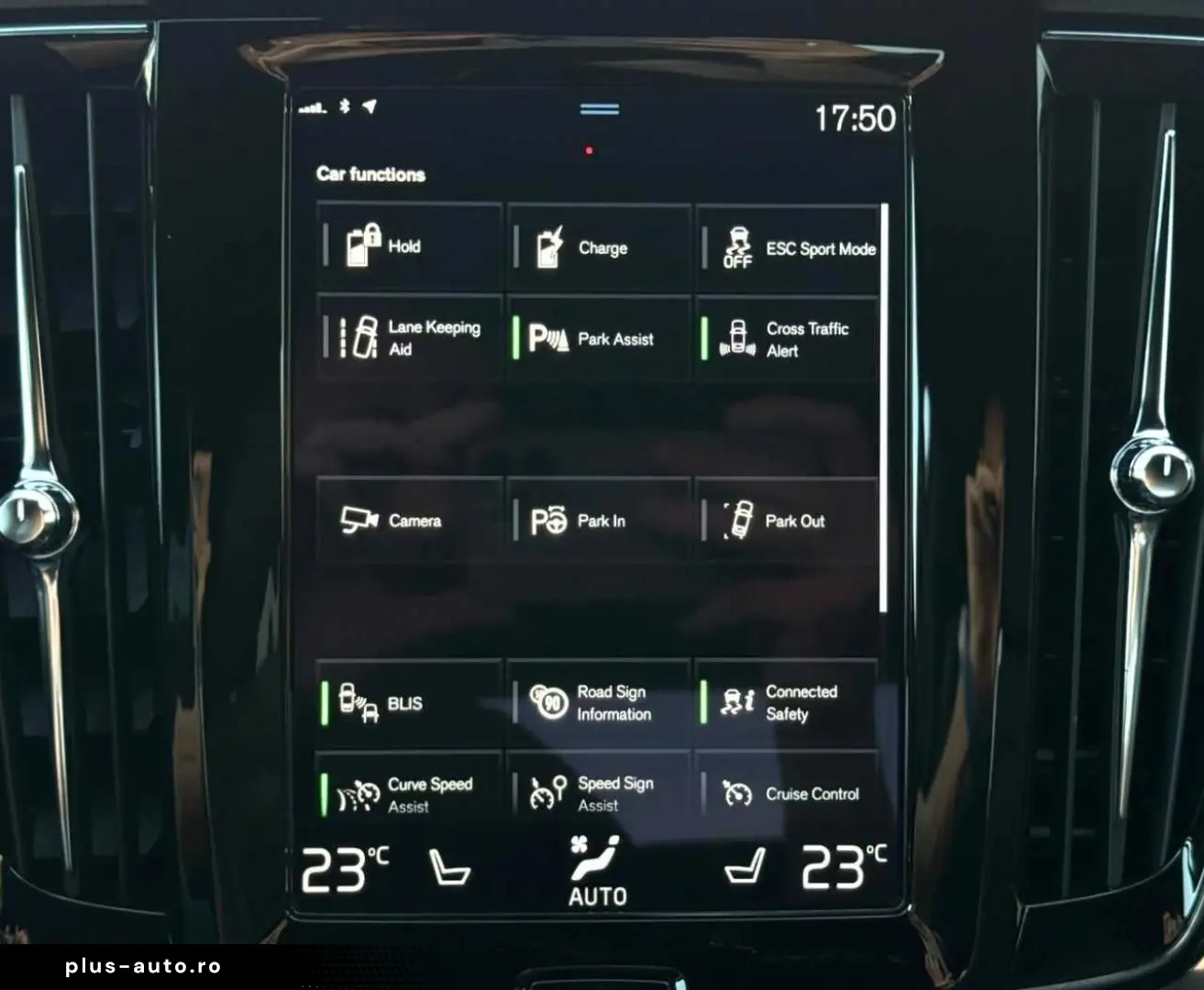The height and width of the screenshot is (990, 1204).
Task: Tap the home indicator bars at top
Action: point(599,107)
